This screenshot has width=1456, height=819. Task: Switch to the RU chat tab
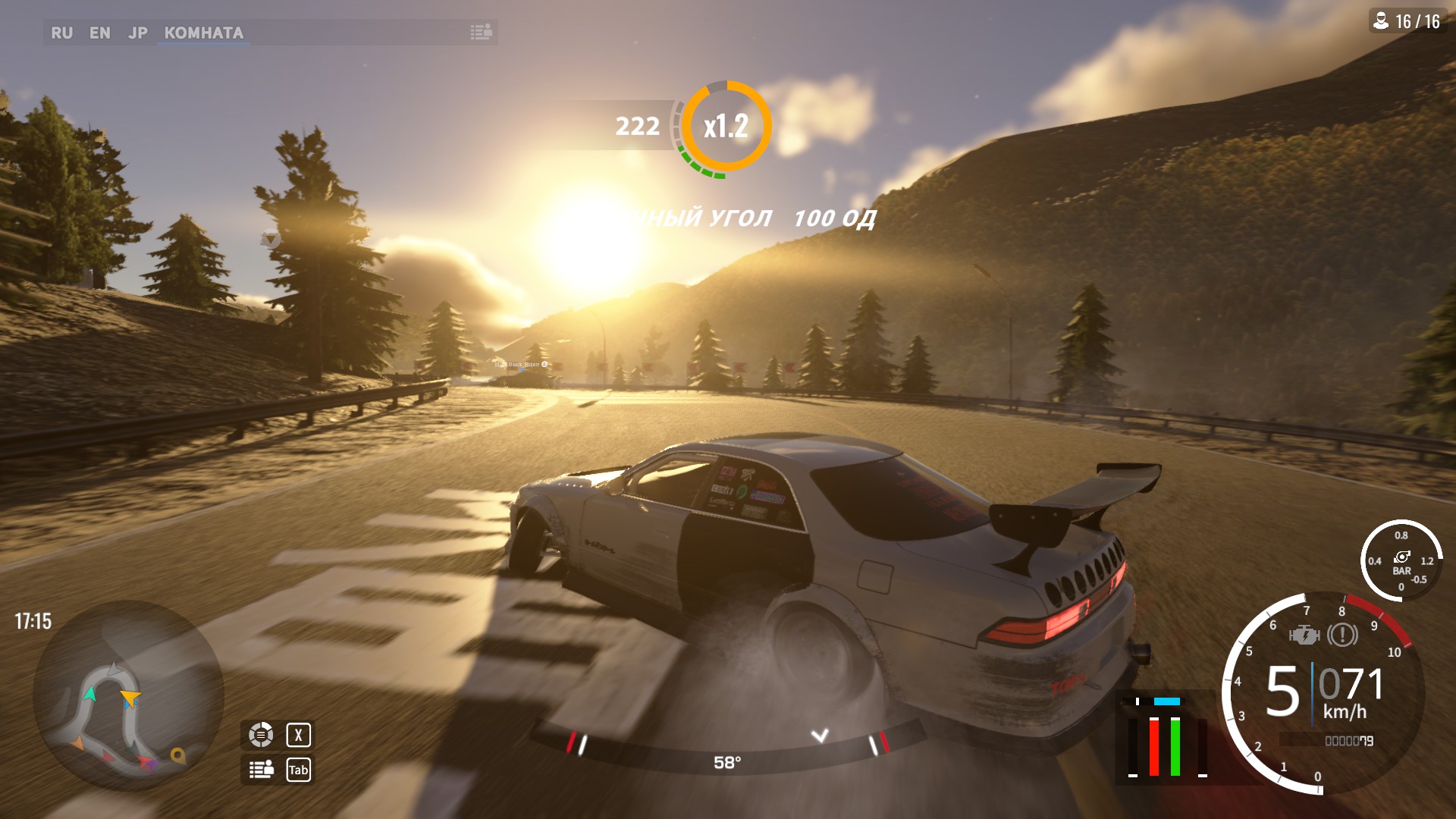[x=61, y=33]
